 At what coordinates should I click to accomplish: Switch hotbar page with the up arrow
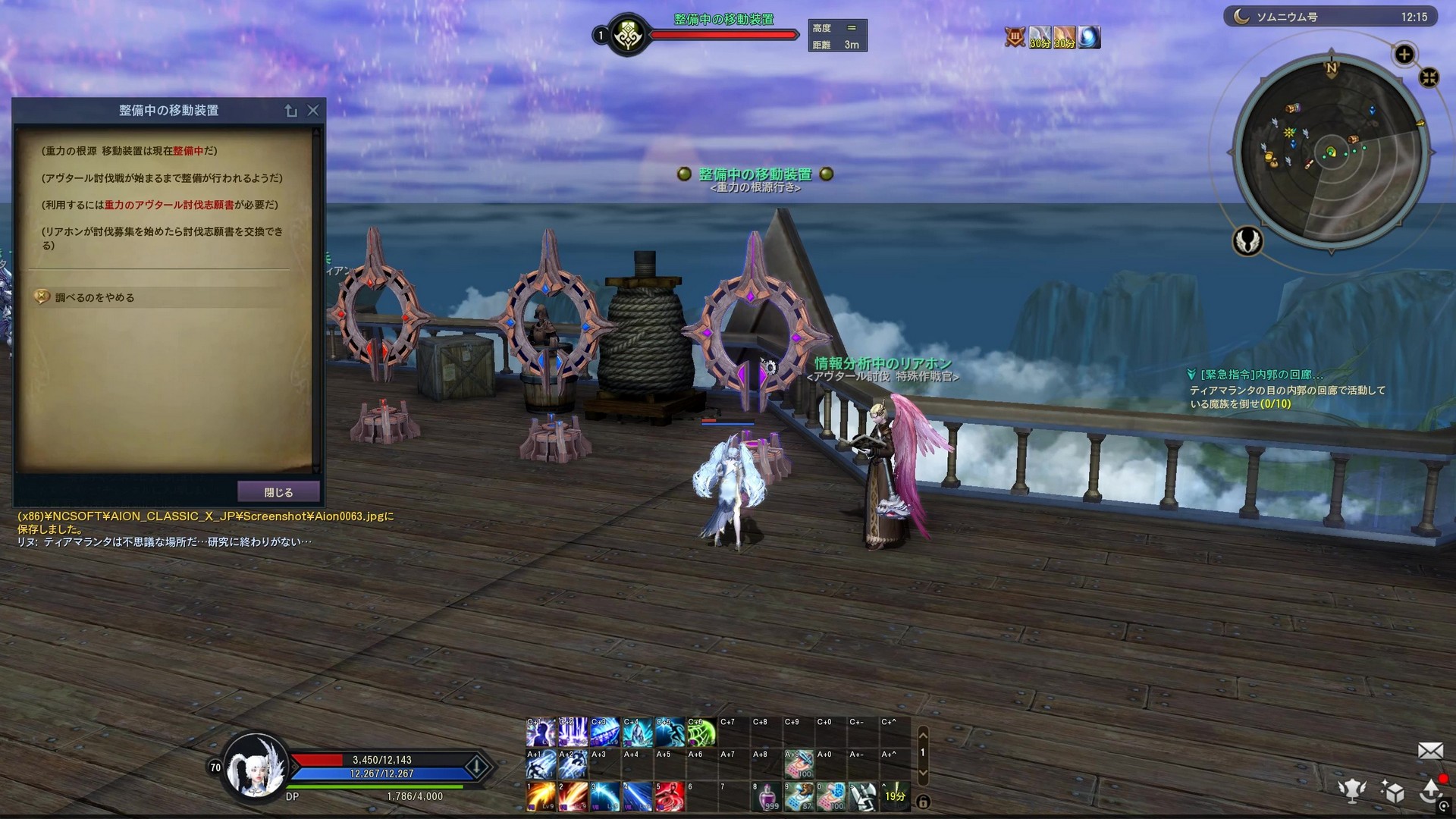(923, 735)
